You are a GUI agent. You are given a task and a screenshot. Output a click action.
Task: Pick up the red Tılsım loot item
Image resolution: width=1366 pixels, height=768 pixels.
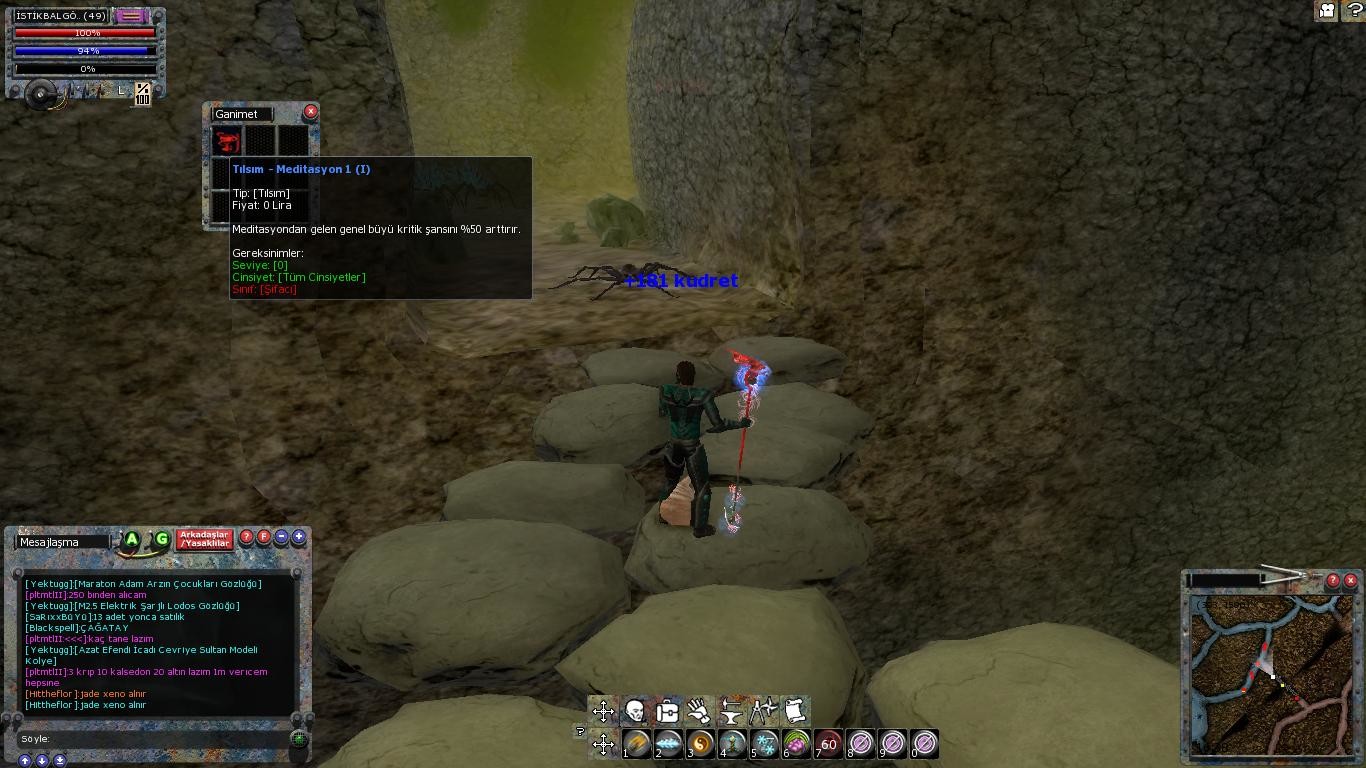point(228,141)
